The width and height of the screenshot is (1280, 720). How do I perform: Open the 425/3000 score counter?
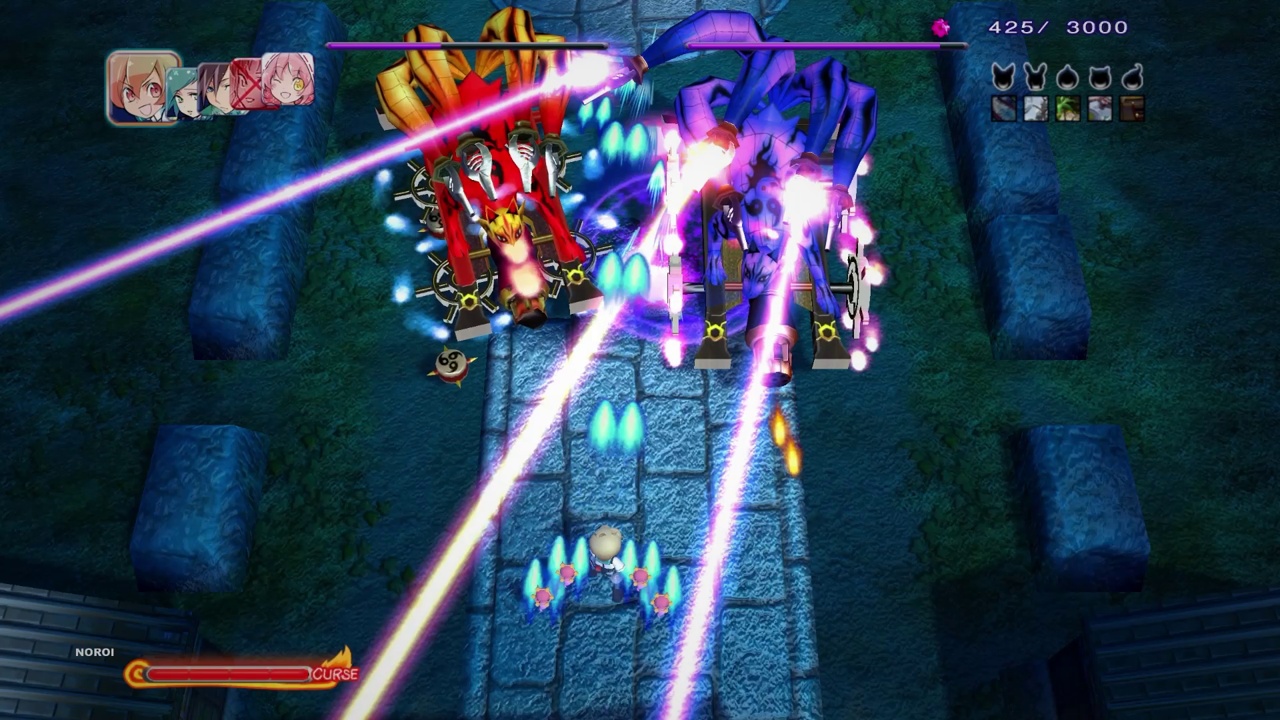1059,27
